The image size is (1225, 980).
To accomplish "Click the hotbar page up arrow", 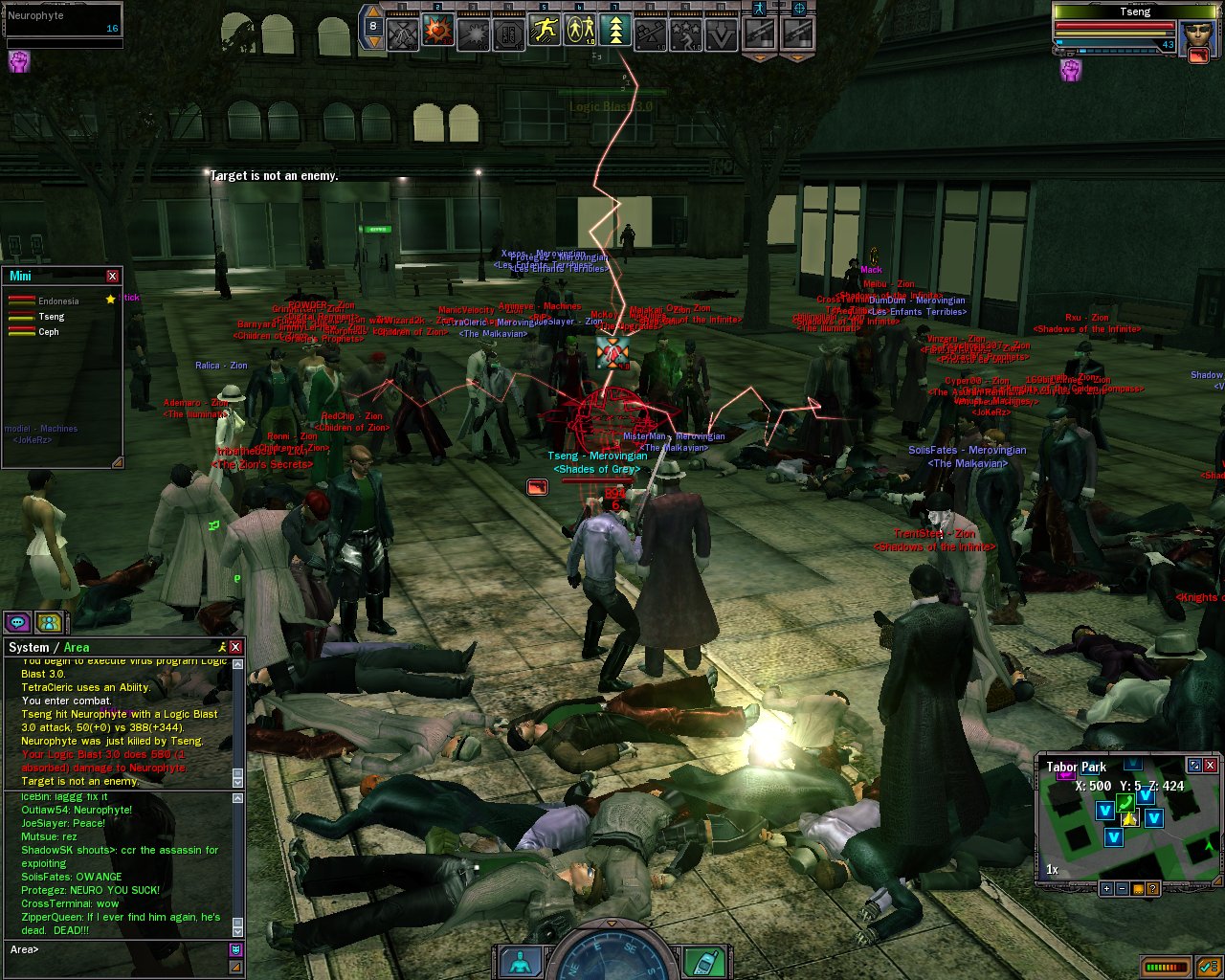I will click(373, 12).
